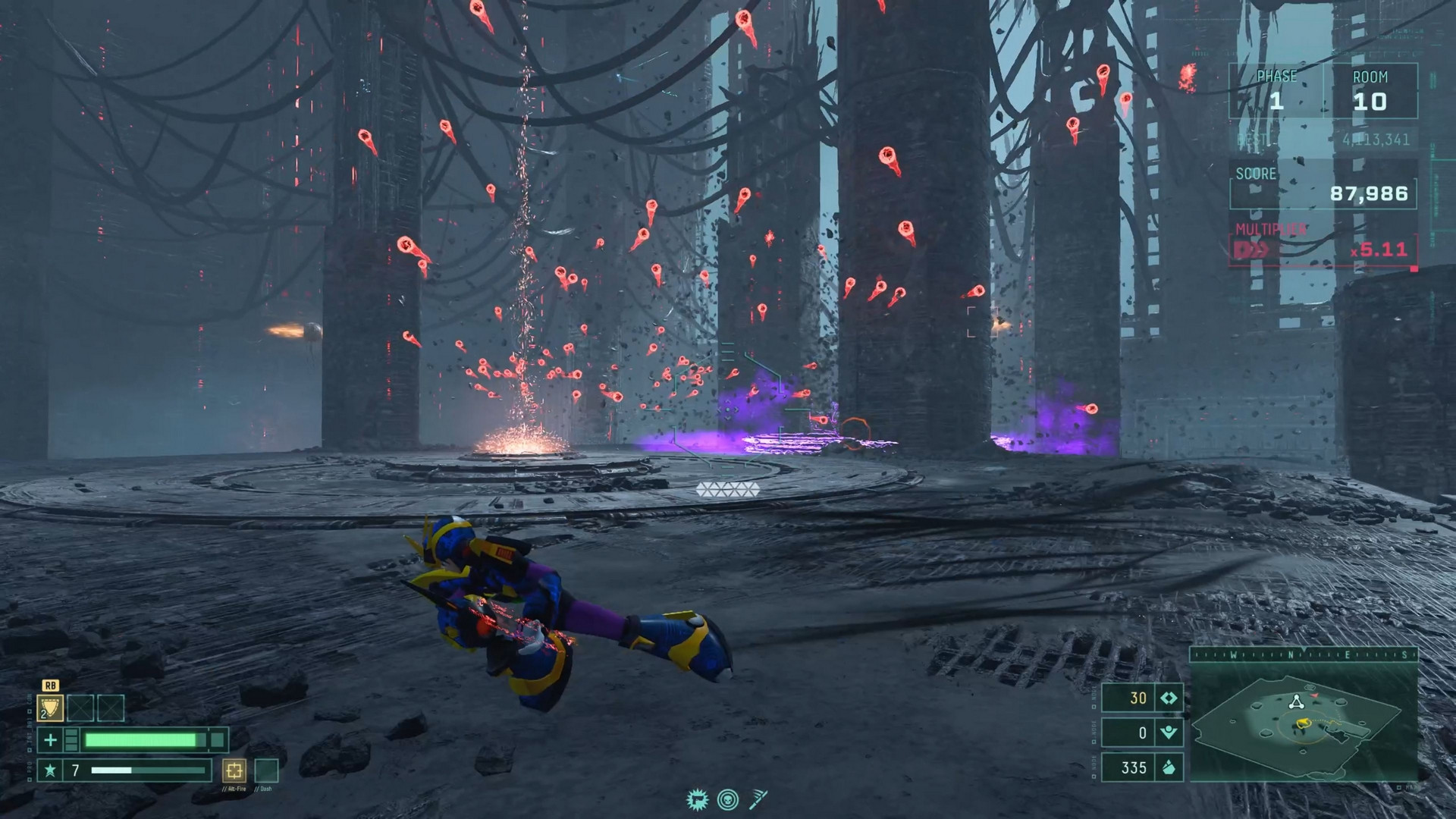
Task: Click the gold Alt-Fire reticle icon
Action: [234, 772]
